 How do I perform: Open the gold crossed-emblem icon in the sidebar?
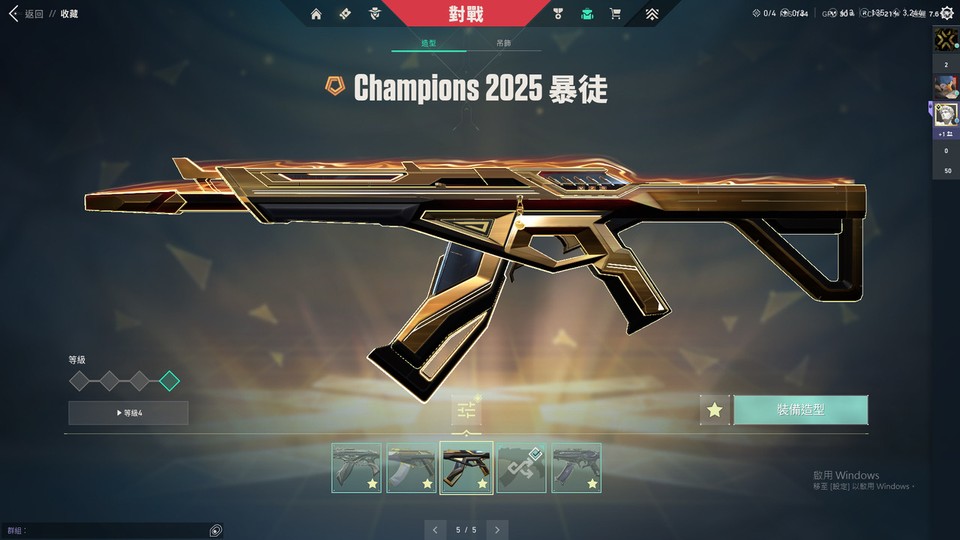[x=946, y=40]
